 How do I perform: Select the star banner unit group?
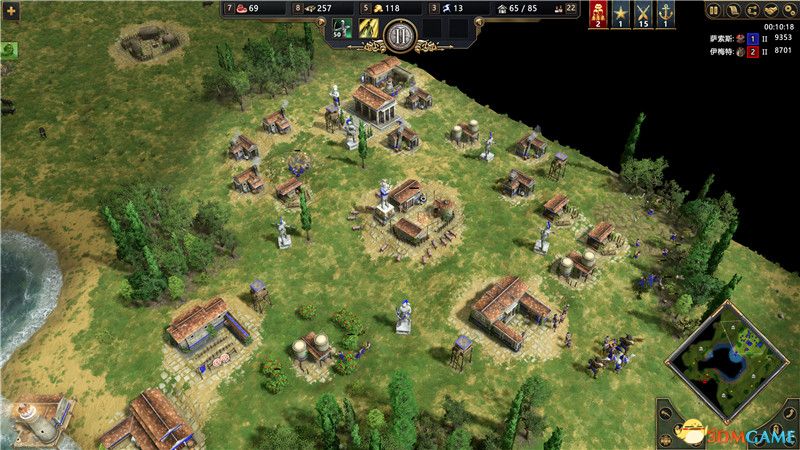622,13
